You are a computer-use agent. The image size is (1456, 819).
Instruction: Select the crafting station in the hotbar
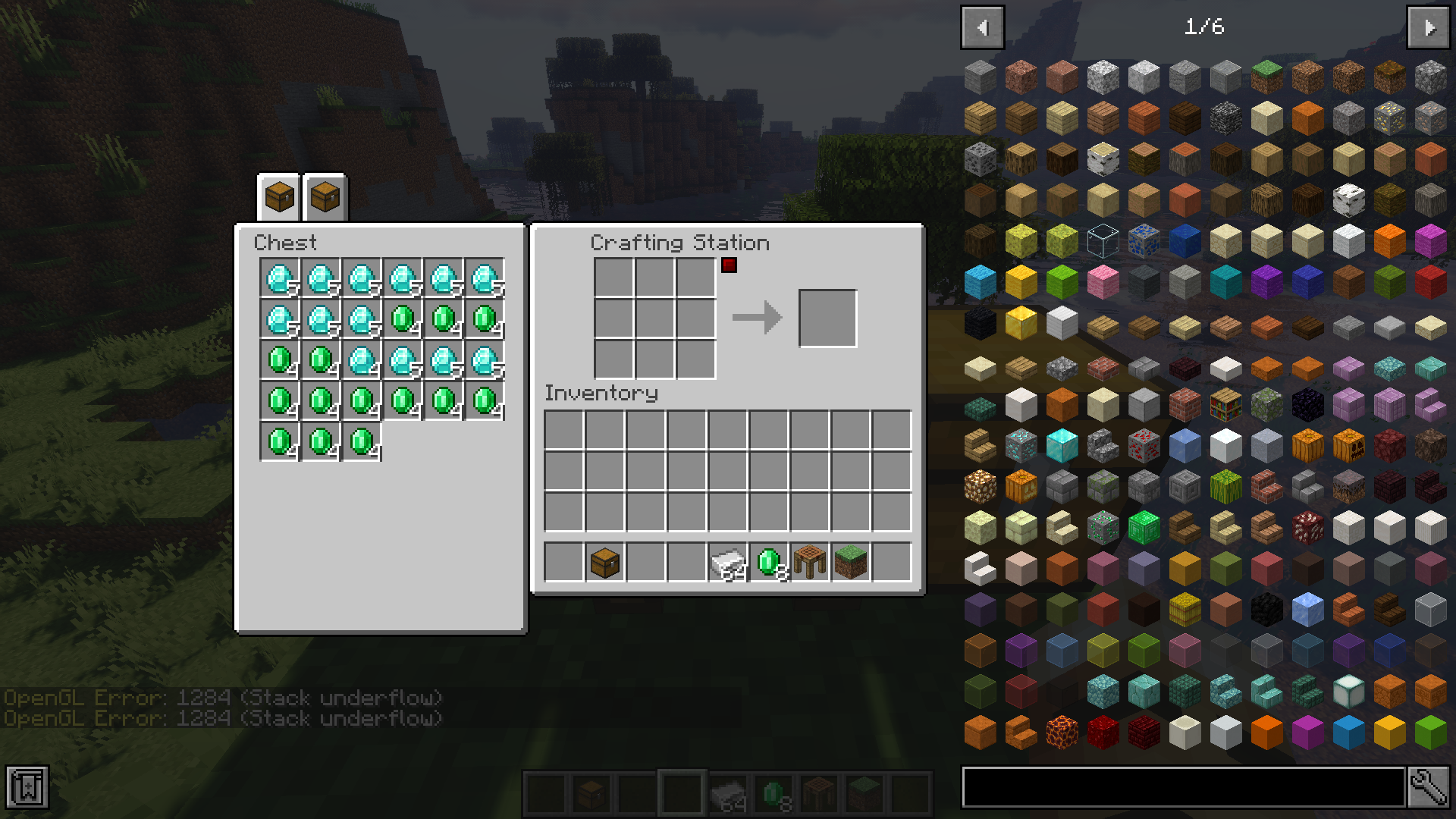(x=818, y=794)
